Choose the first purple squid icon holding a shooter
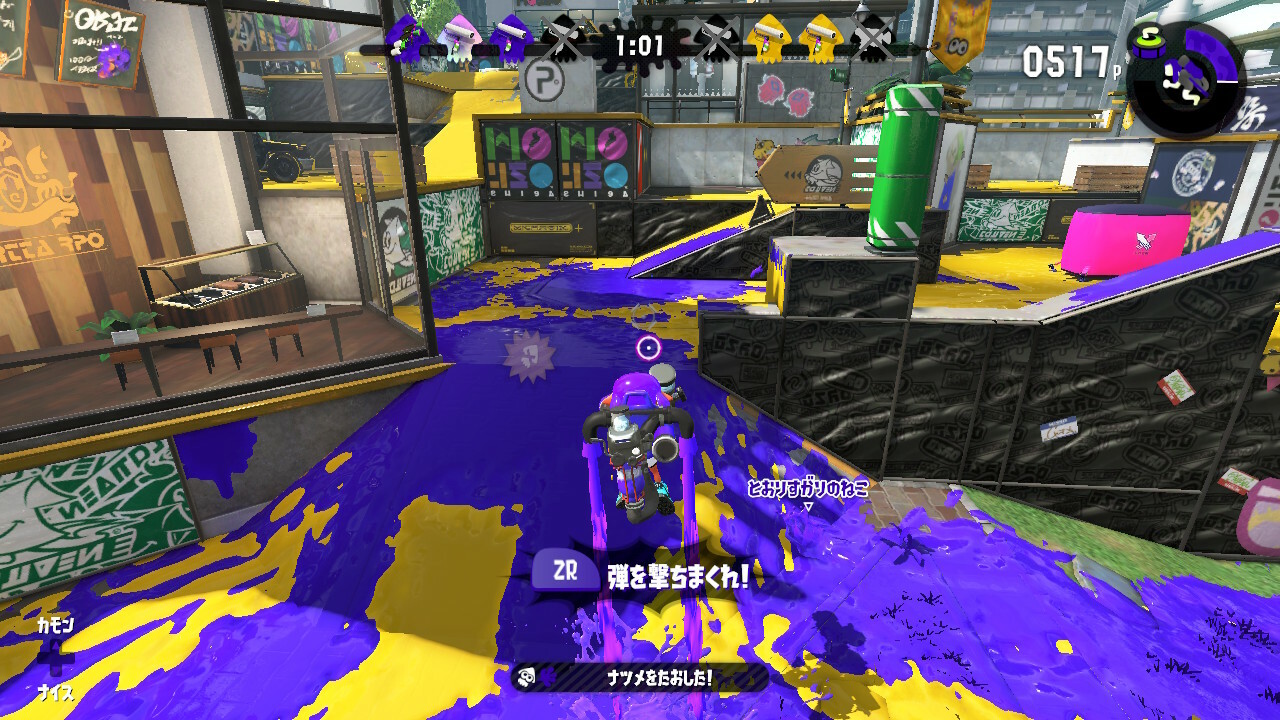This screenshot has height=720, width=1280. click(x=407, y=40)
